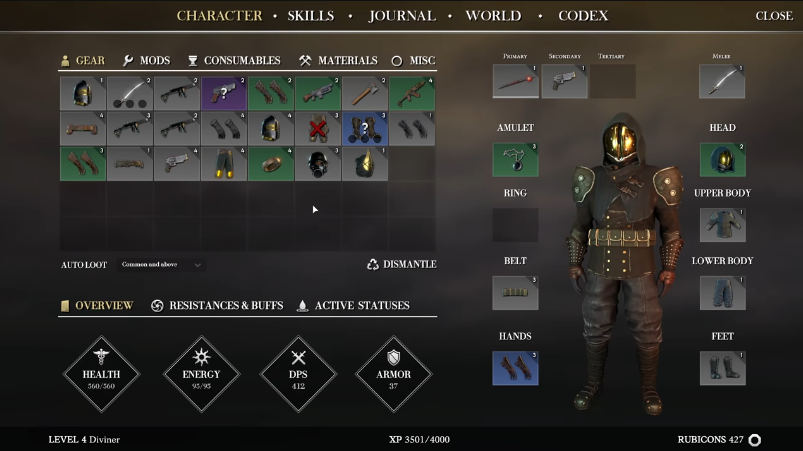
Task: Open the World screen
Action: (493, 16)
